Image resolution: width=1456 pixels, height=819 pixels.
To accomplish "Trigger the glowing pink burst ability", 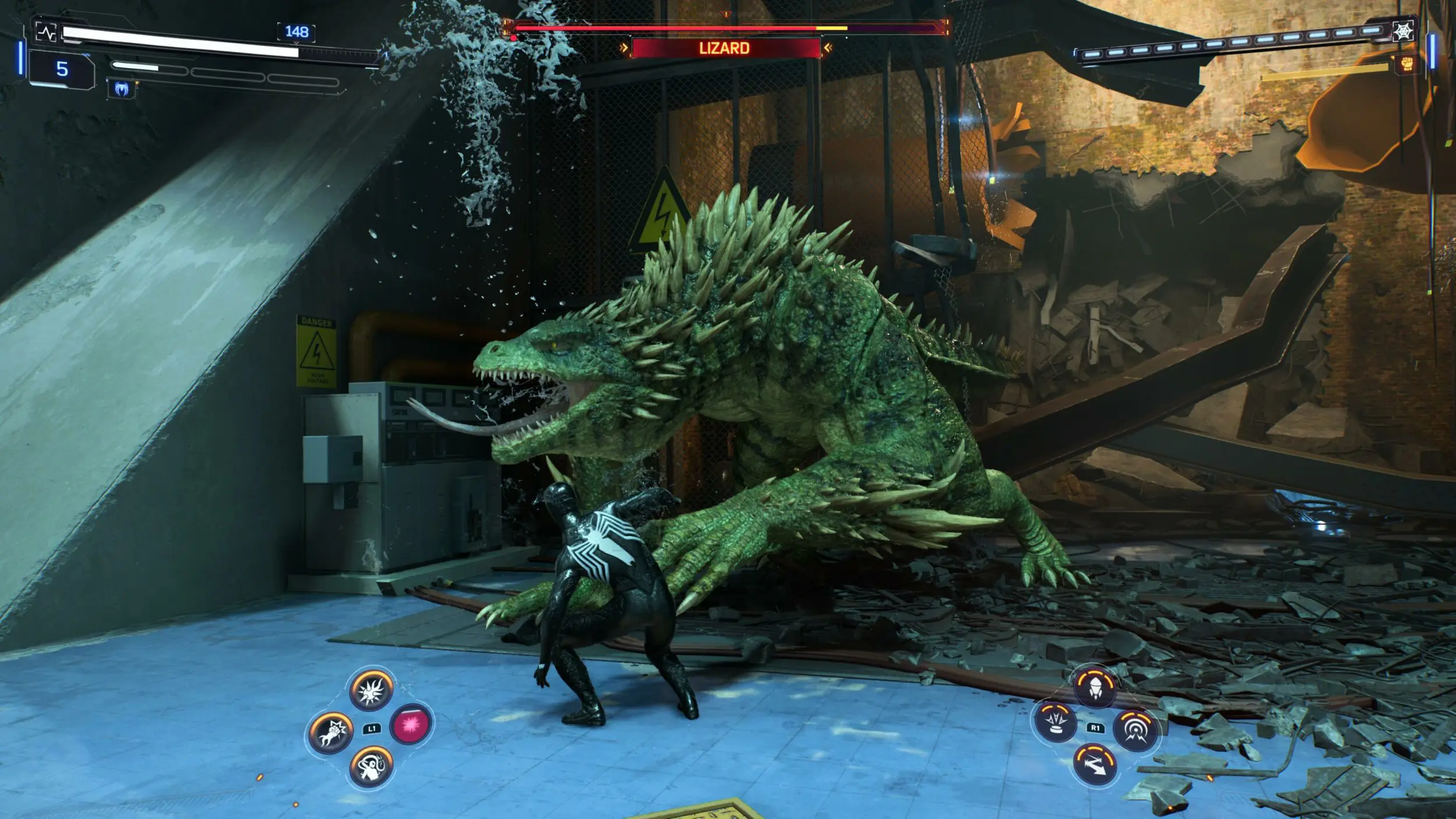I will click(x=411, y=725).
